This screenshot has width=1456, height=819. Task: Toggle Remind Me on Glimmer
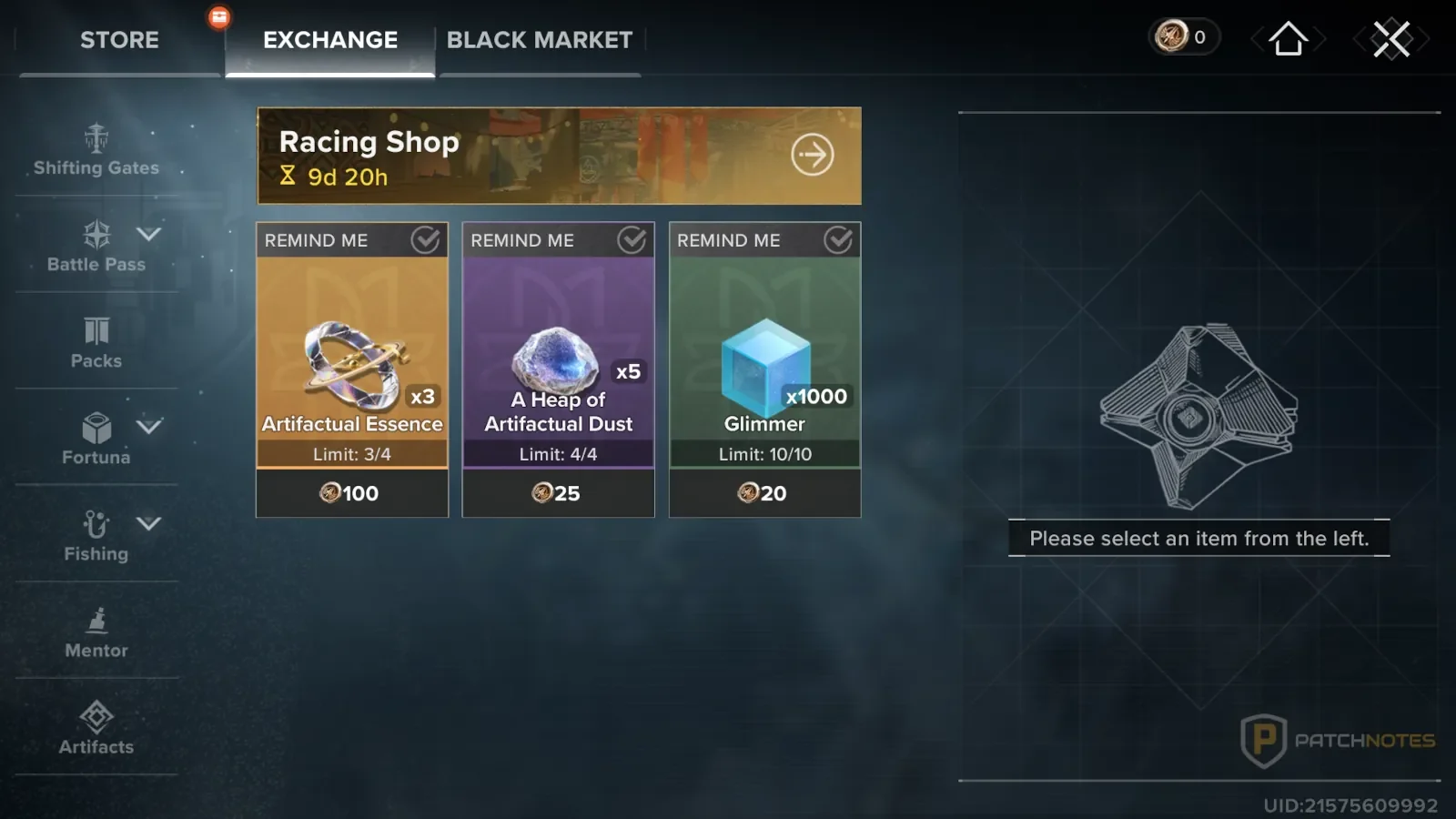pos(838,240)
